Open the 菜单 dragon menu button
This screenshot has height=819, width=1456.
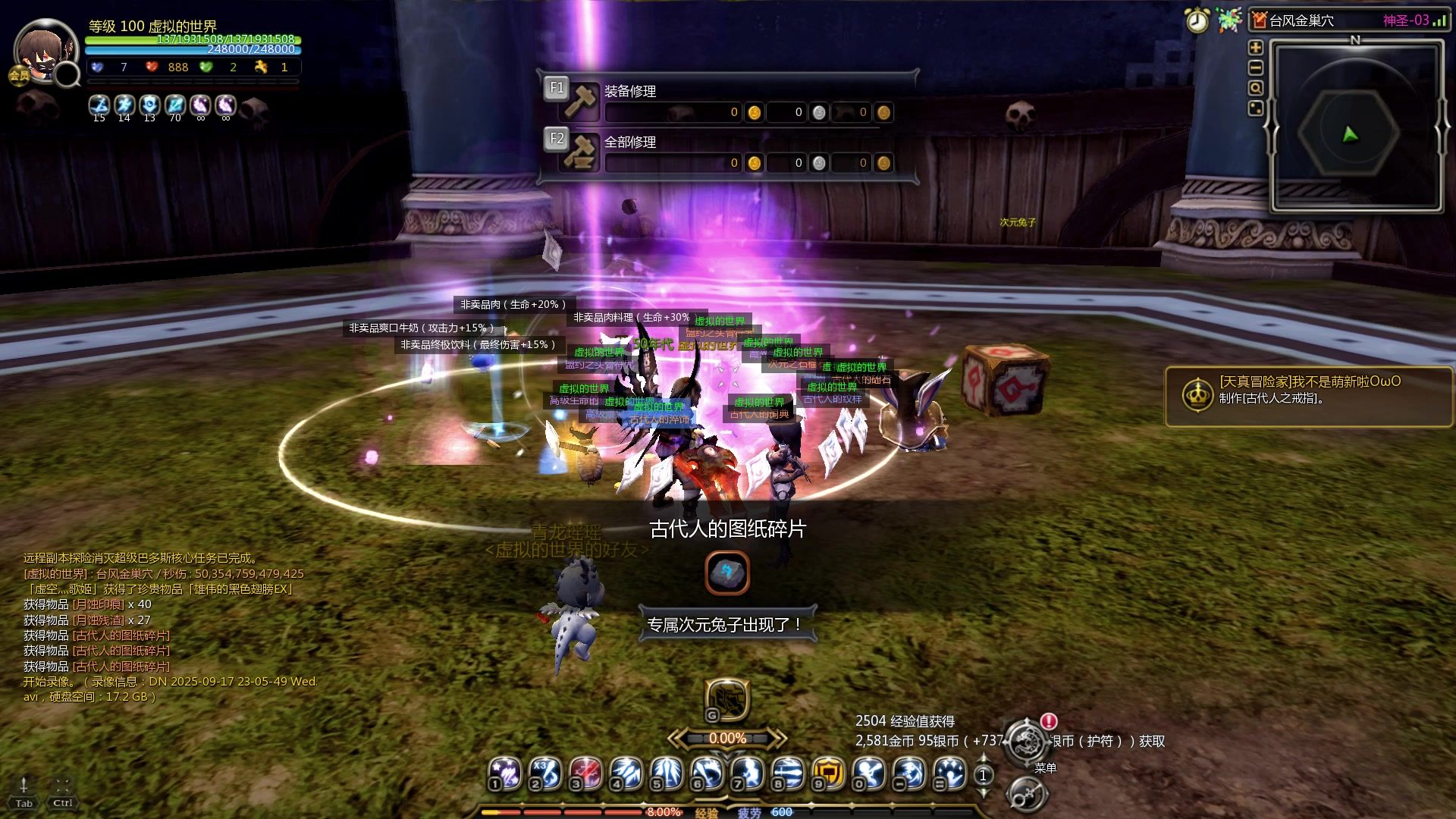1027,741
